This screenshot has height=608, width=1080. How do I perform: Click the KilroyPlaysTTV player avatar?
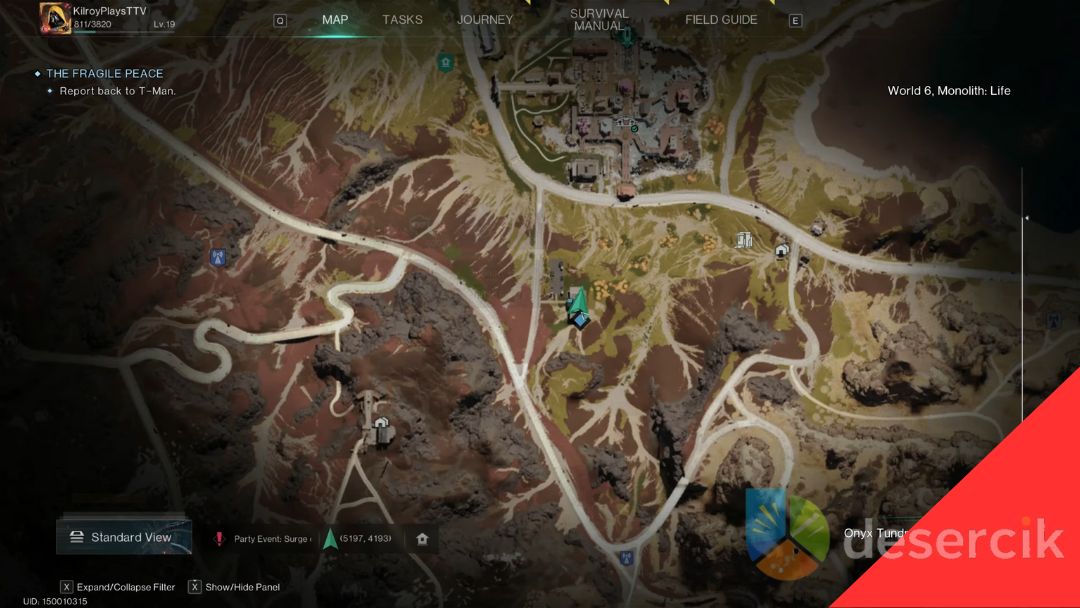(x=54, y=17)
